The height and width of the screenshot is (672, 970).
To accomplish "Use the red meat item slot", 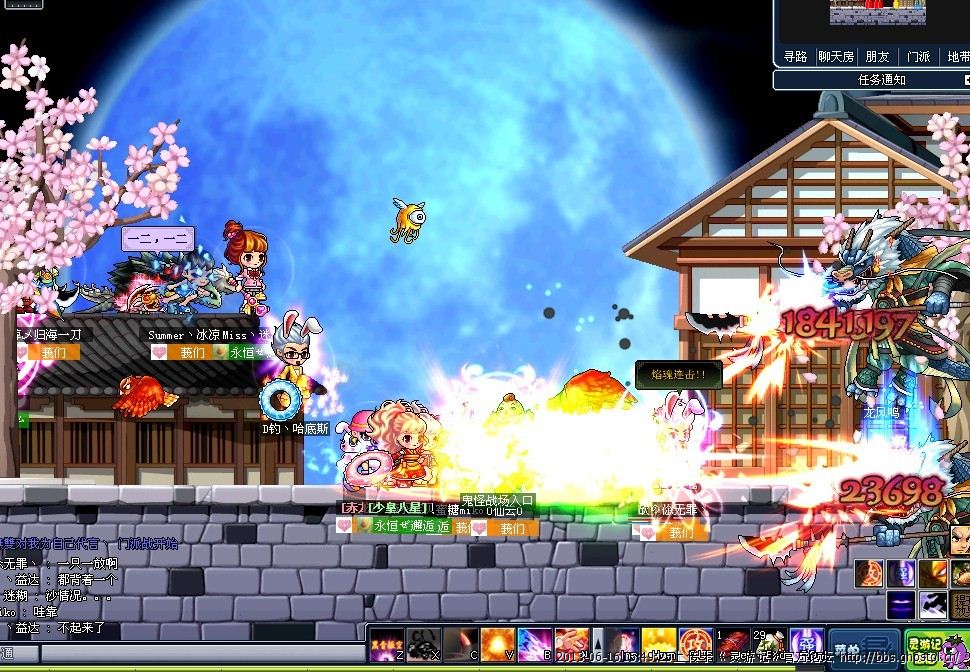I will point(729,644).
